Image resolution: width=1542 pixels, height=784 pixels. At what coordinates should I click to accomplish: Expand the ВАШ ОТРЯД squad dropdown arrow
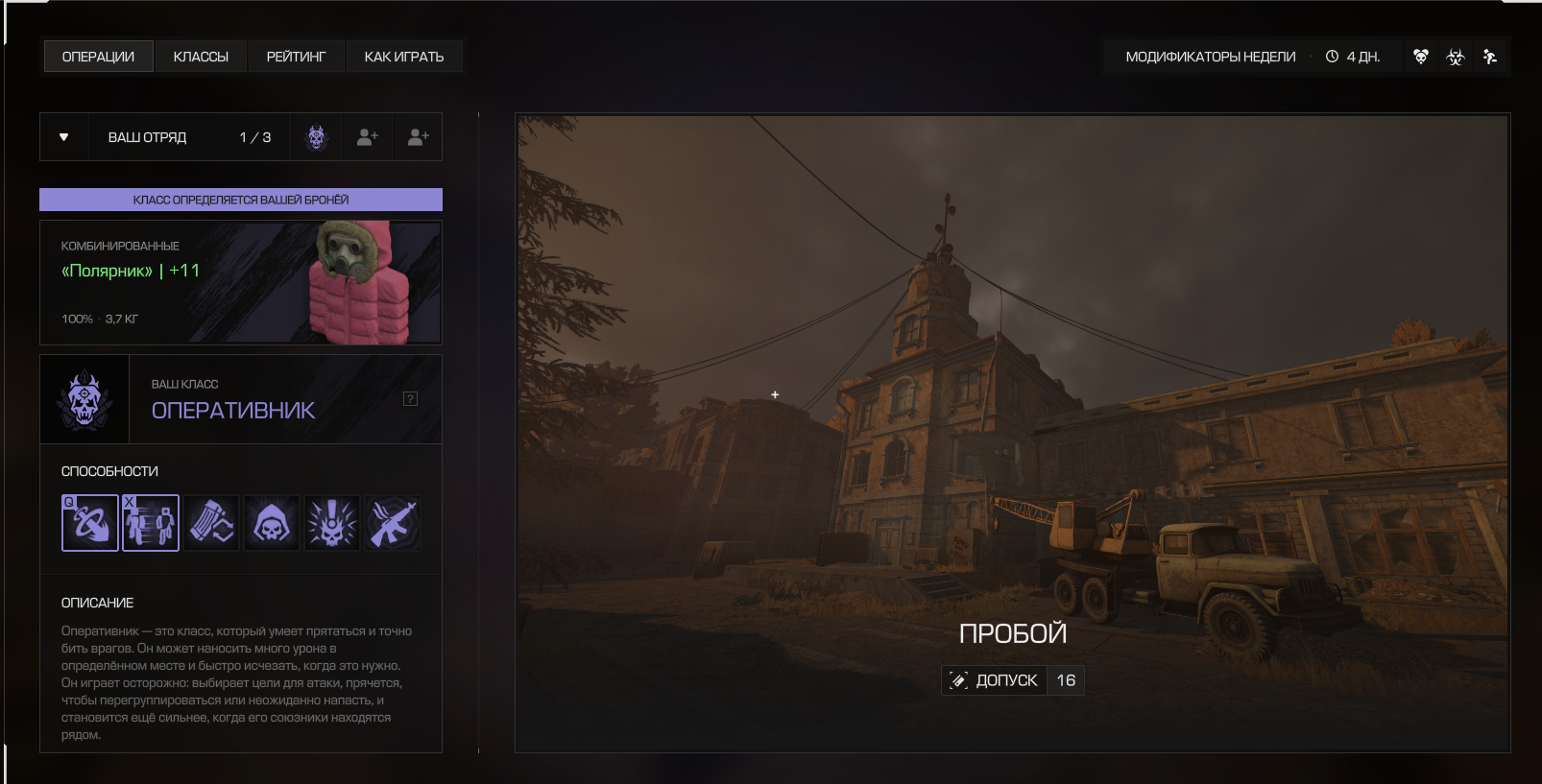coord(64,137)
